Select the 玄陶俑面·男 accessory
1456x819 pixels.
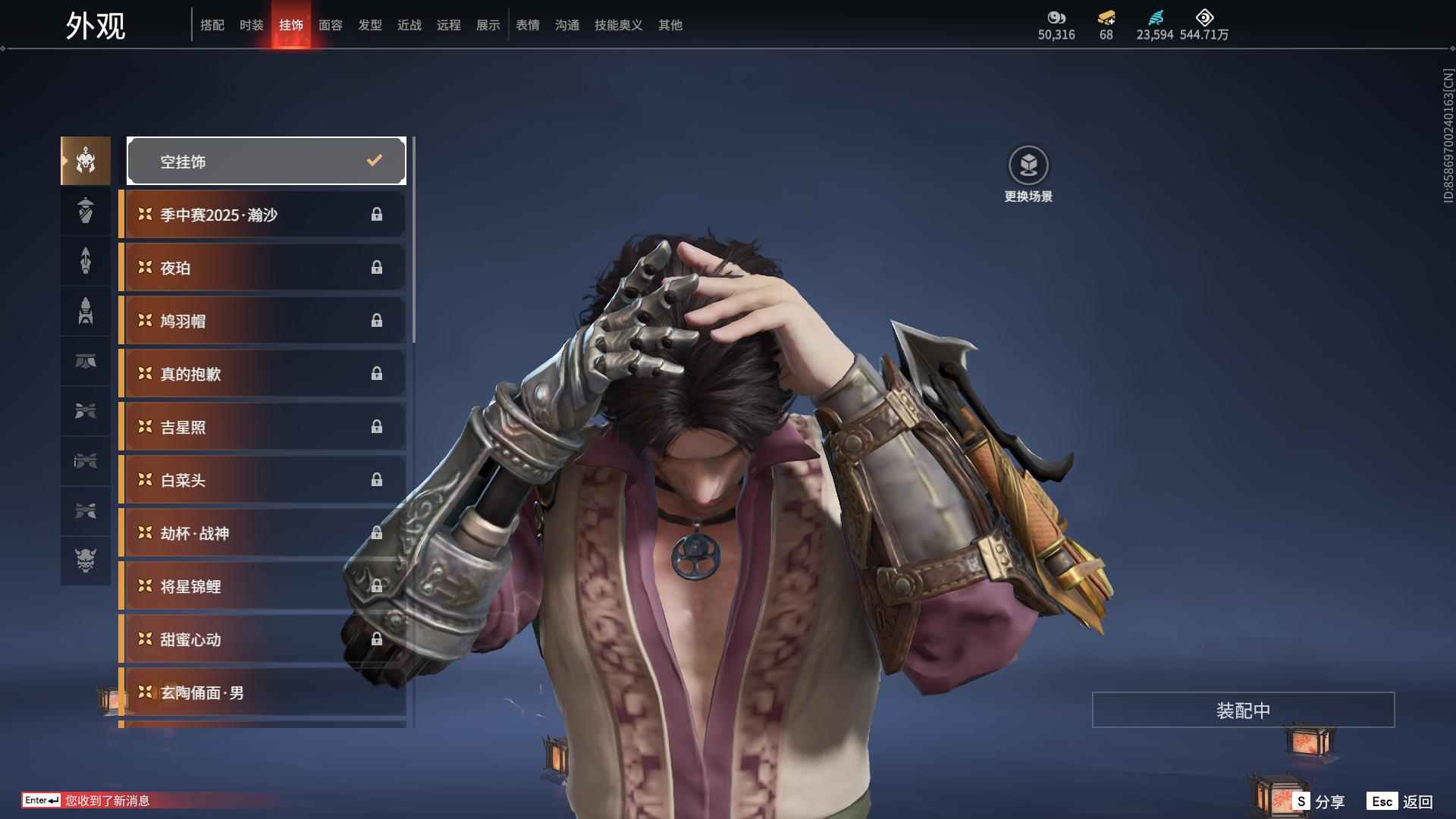262,692
